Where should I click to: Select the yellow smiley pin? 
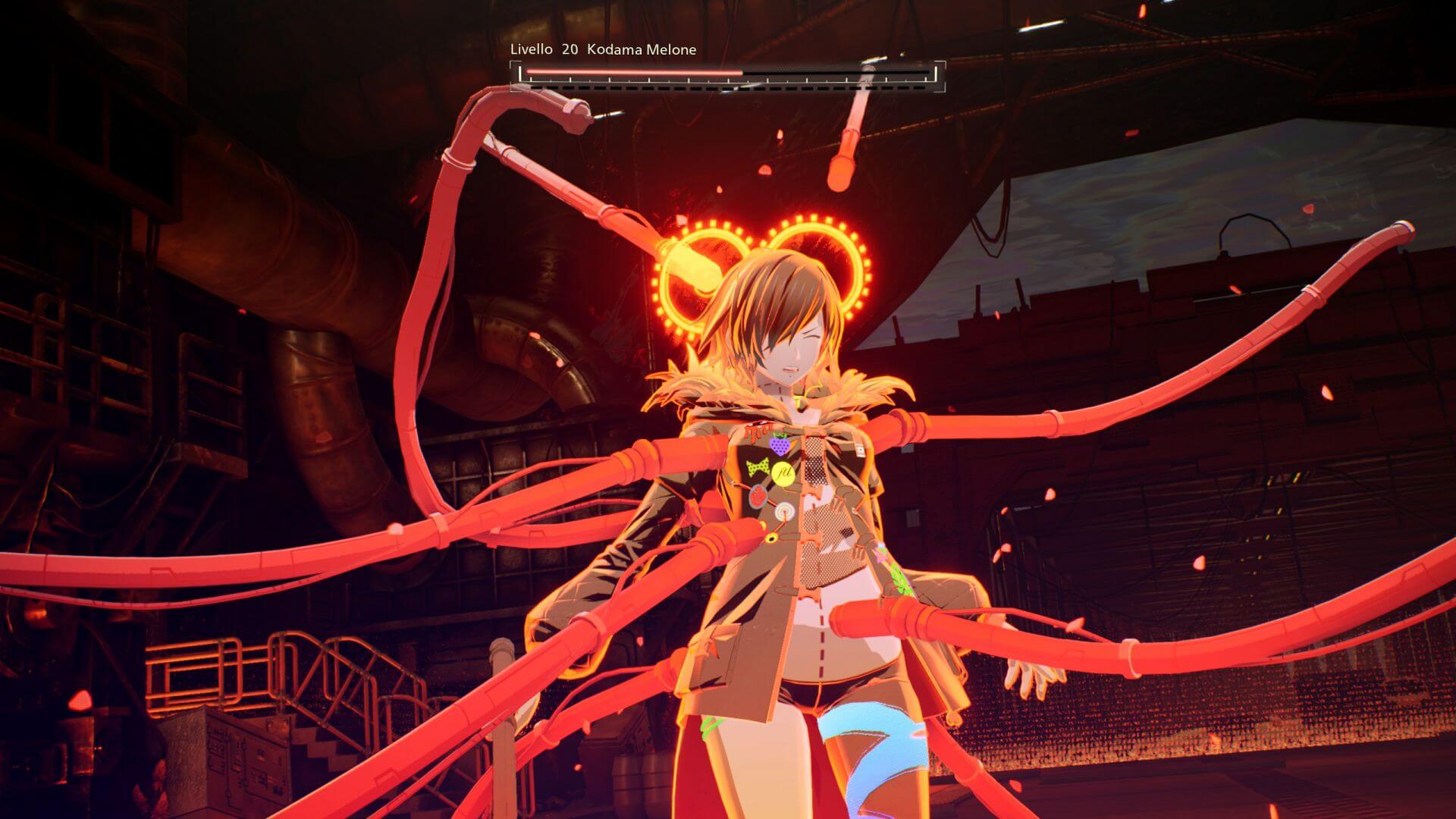[x=783, y=472]
